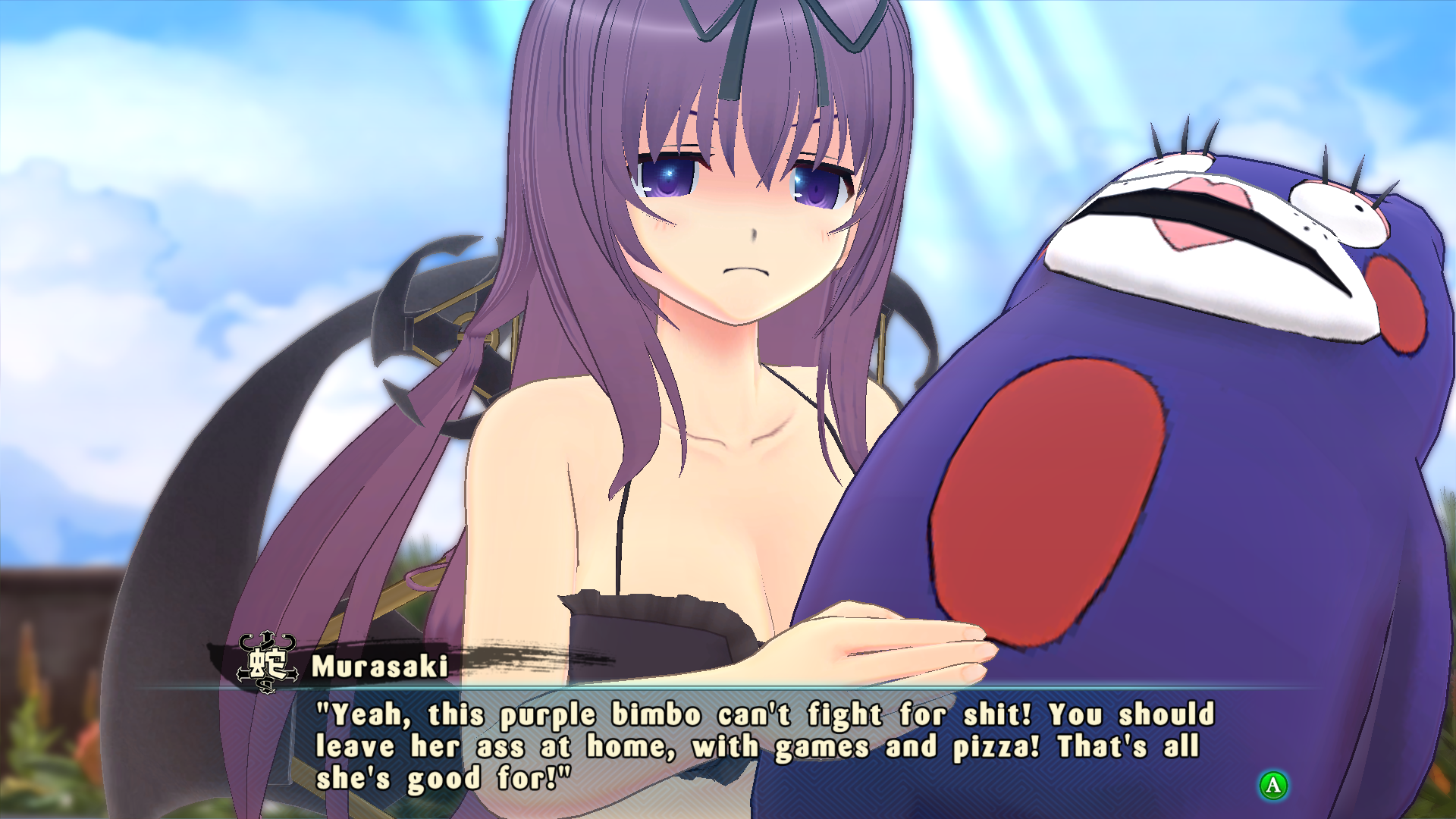This screenshot has height=819, width=1456.
Task: Advance Murasaki's dialogue text box
Action: [x=1273, y=785]
